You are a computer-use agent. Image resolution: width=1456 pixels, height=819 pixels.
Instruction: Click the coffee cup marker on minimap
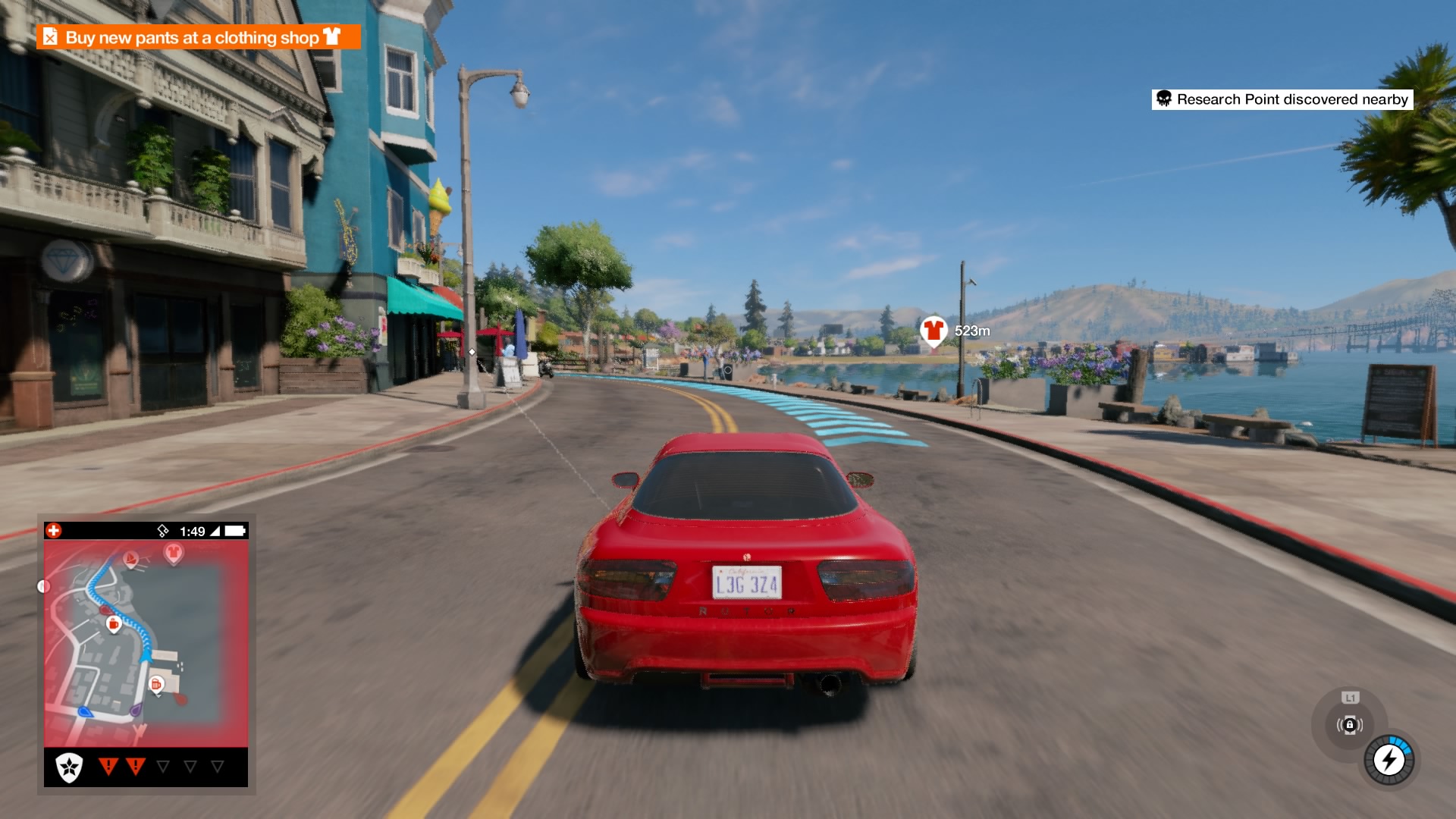point(114,624)
